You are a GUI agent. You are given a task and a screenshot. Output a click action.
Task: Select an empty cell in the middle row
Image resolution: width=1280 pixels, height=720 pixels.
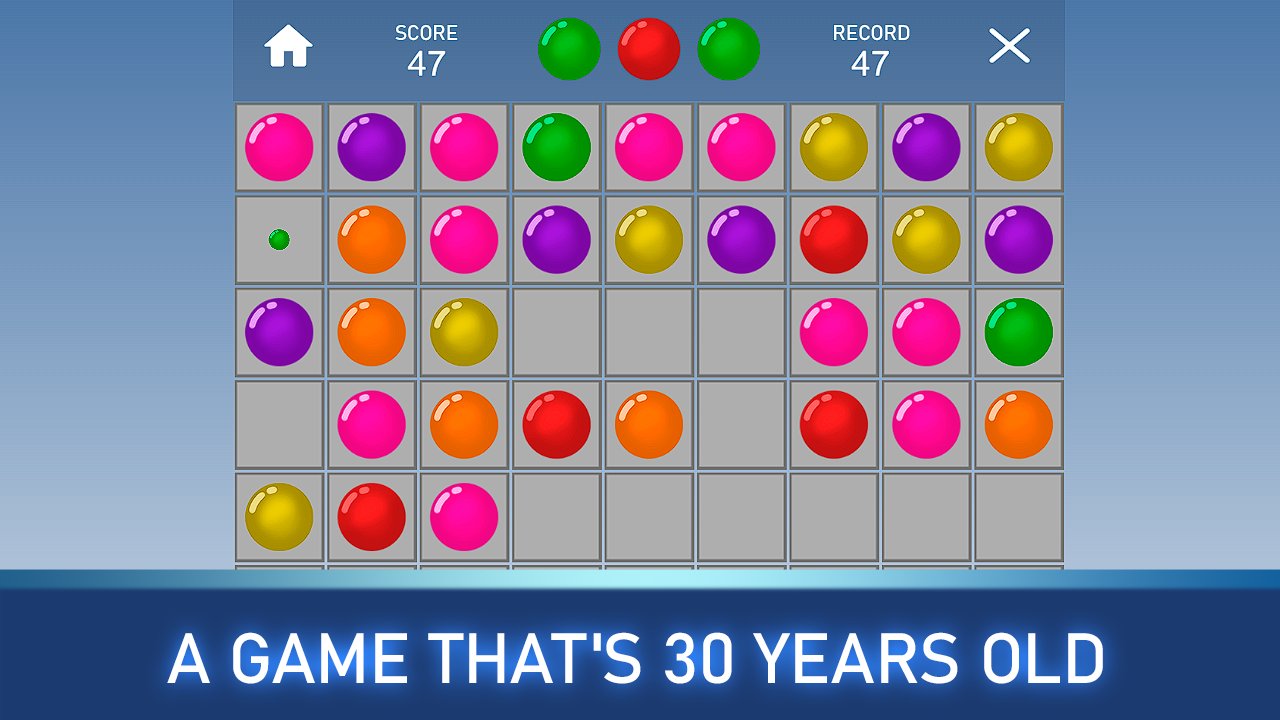[648, 332]
